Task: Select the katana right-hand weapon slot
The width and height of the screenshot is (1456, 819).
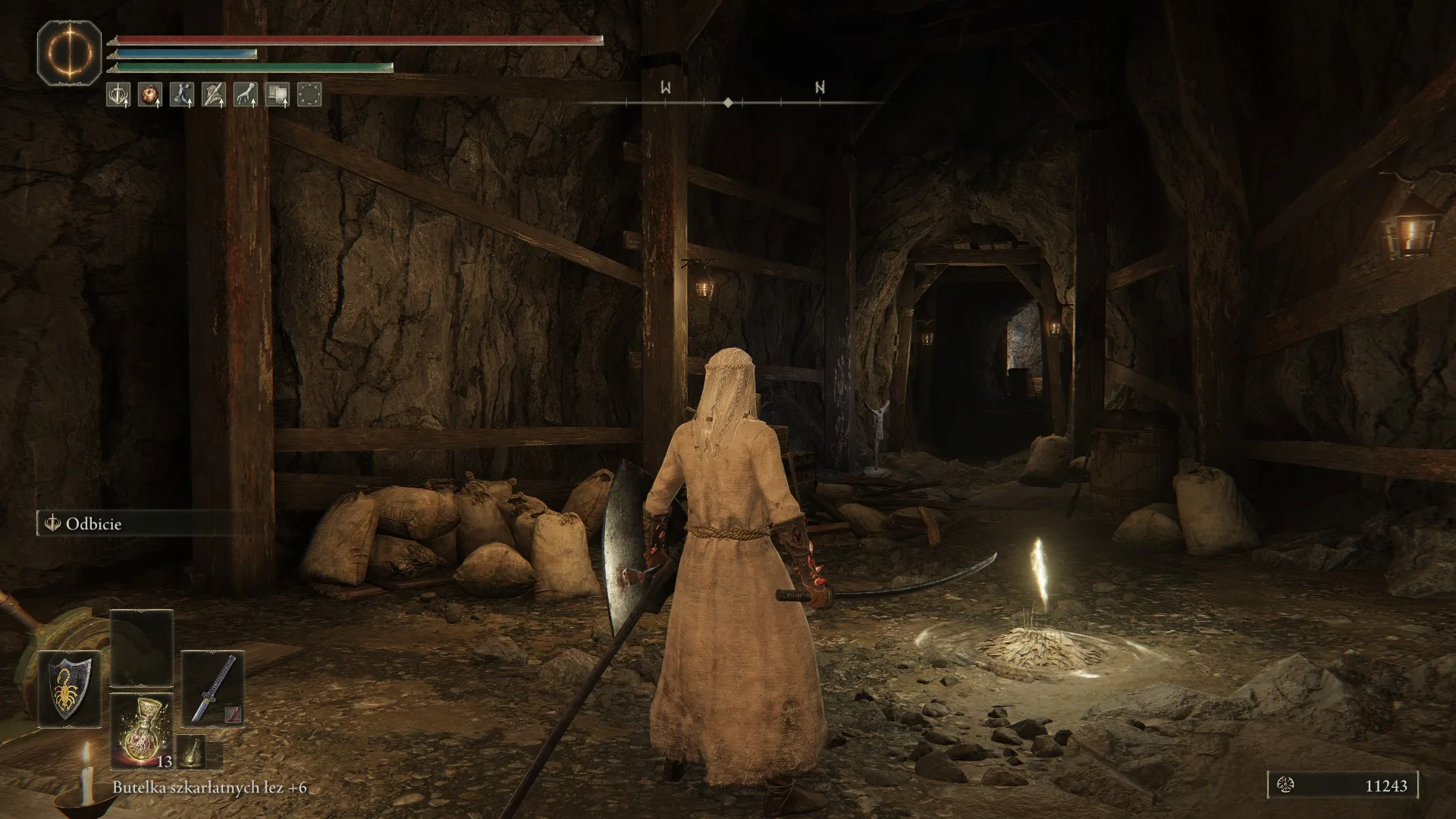Action: [213, 689]
